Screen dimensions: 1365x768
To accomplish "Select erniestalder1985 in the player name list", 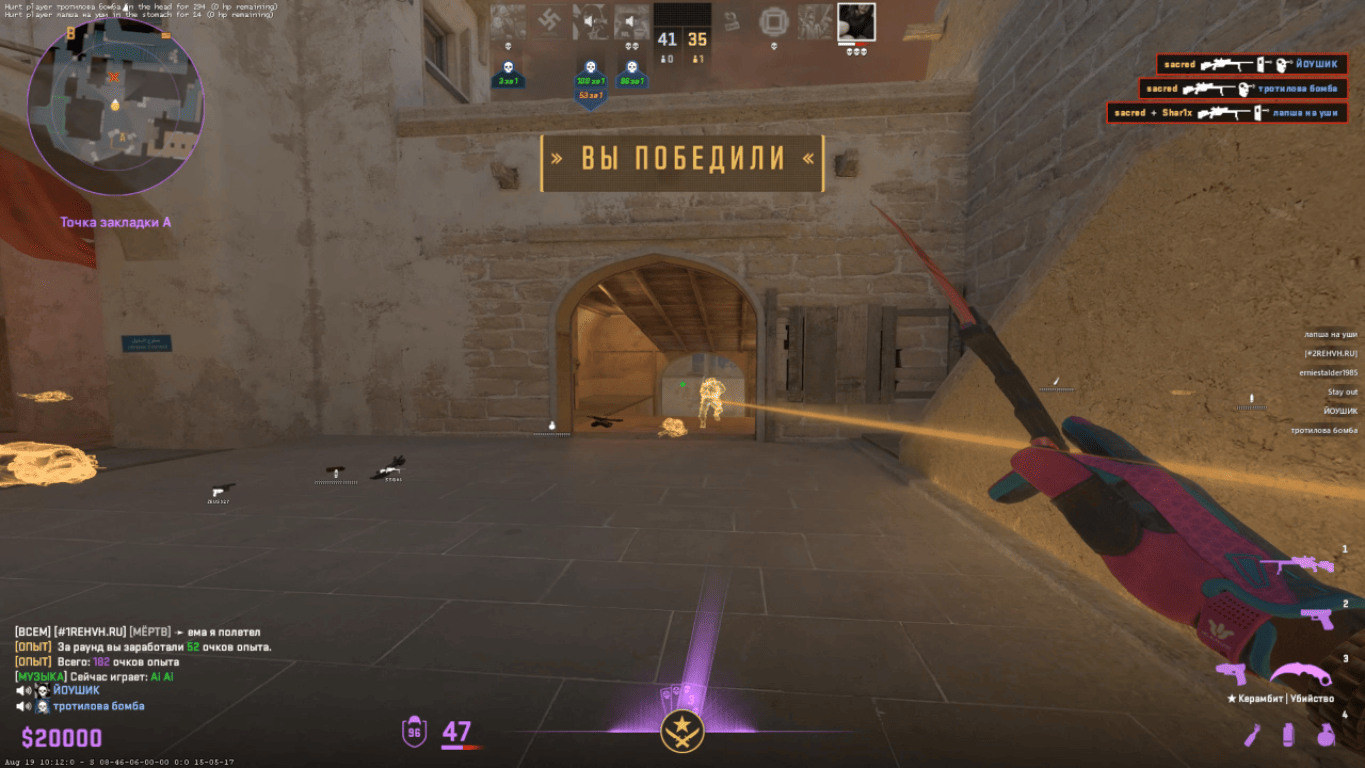I will (x=1327, y=372).
